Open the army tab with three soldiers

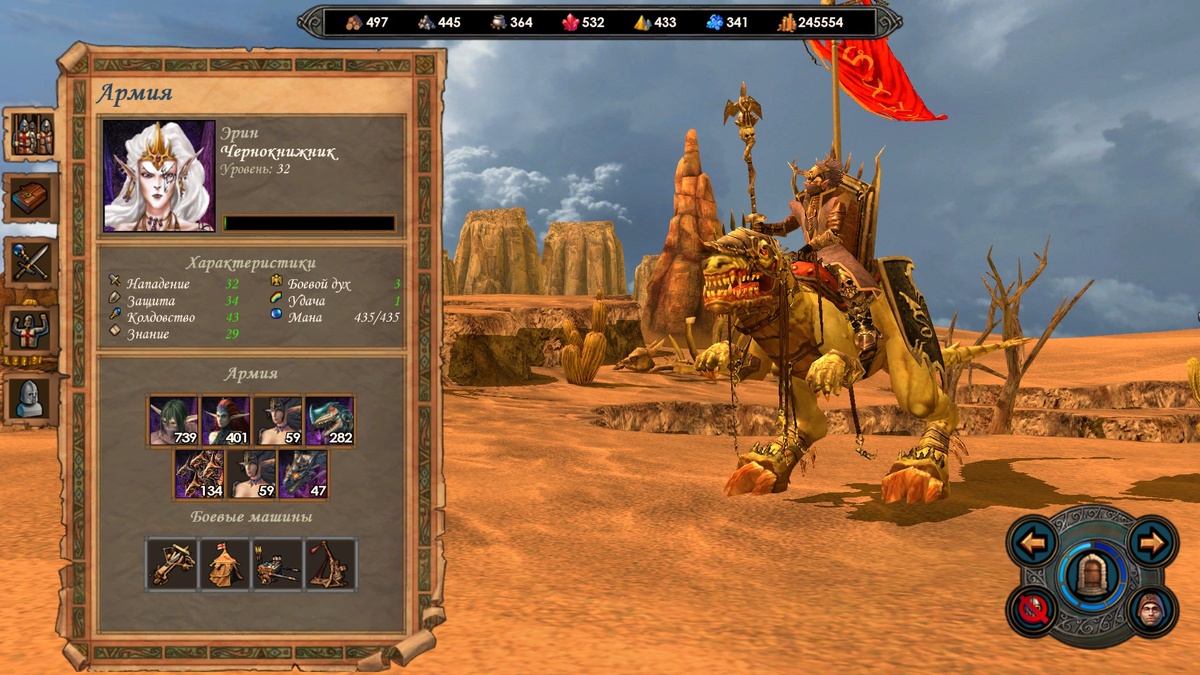[x=31, y=134]
